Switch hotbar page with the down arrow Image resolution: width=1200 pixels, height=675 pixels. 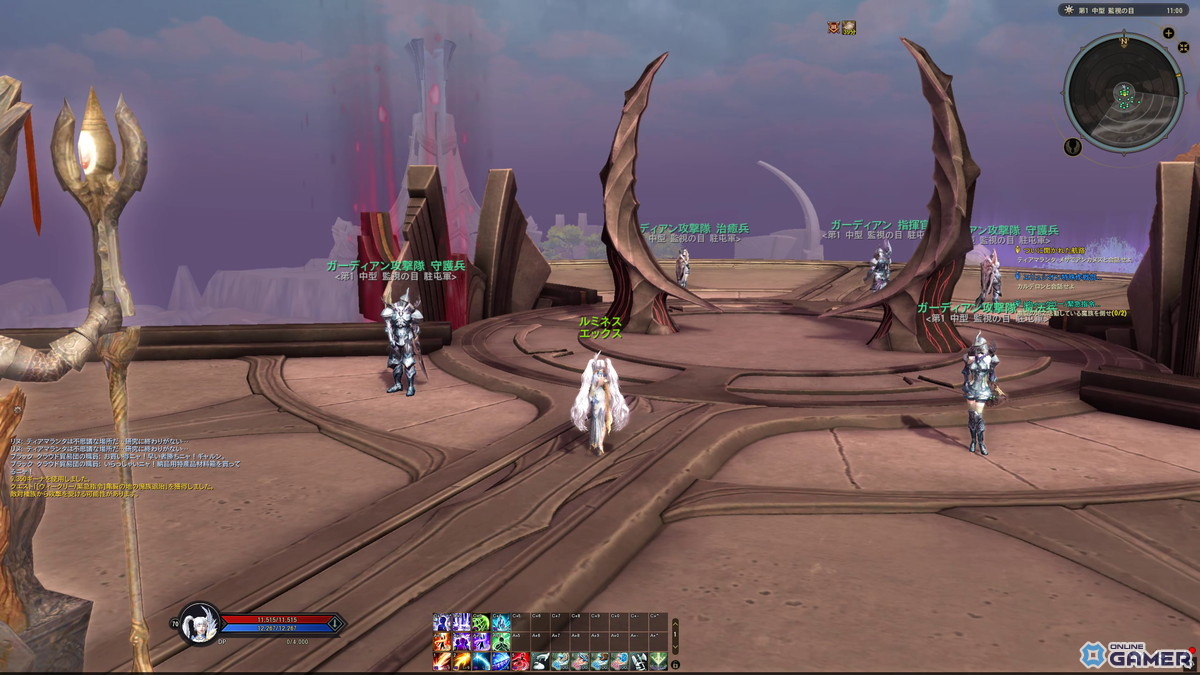click(675, 646)
